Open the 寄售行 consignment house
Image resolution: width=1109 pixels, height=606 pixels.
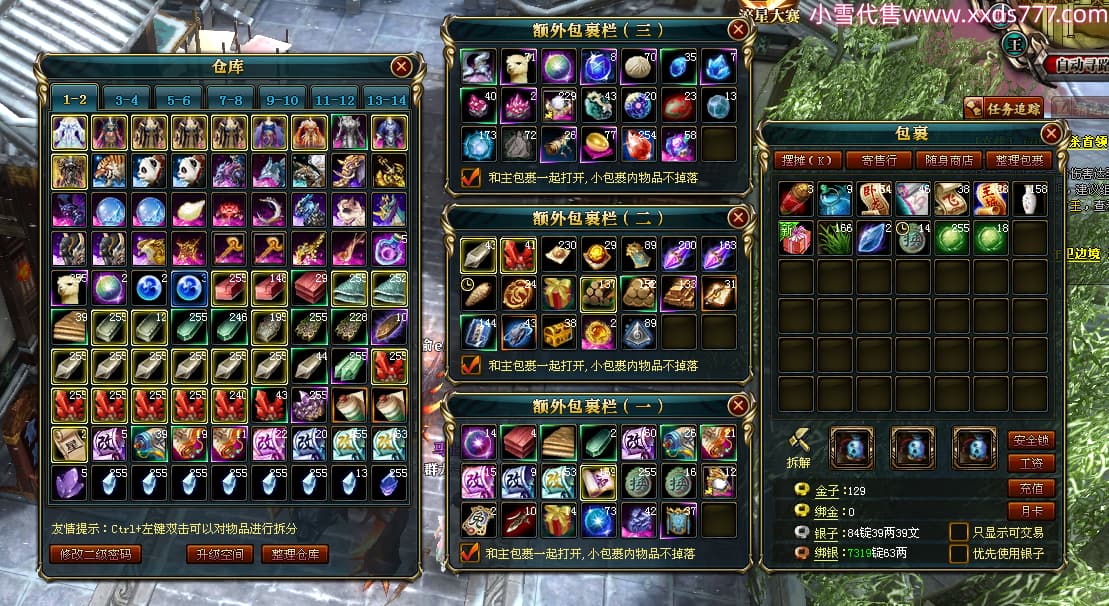878,160
